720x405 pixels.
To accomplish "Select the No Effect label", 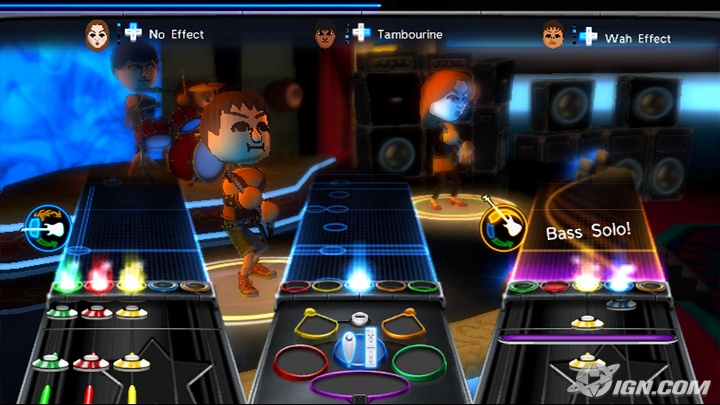I will pyautogui.click(x=176, y=34).
